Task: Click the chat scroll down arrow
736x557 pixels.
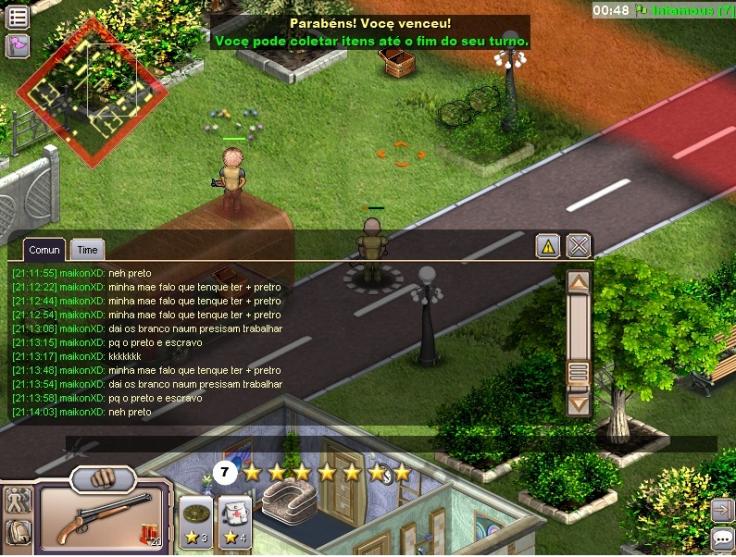Action: pos(578,404)
